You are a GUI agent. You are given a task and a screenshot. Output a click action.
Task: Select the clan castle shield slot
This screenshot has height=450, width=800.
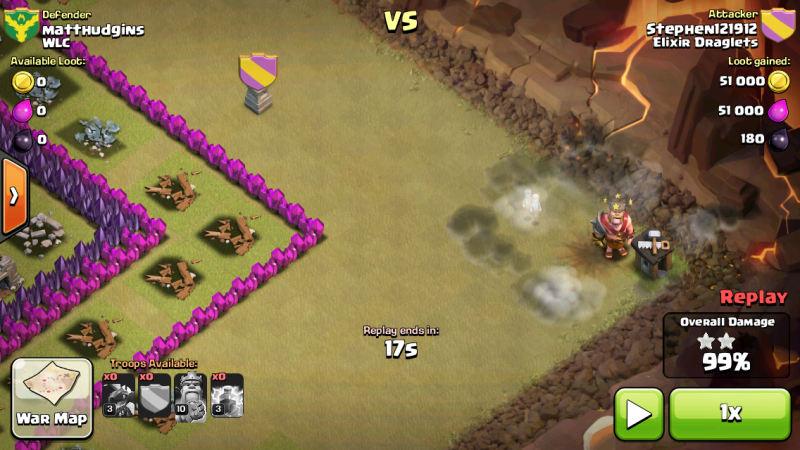[155, 396]
